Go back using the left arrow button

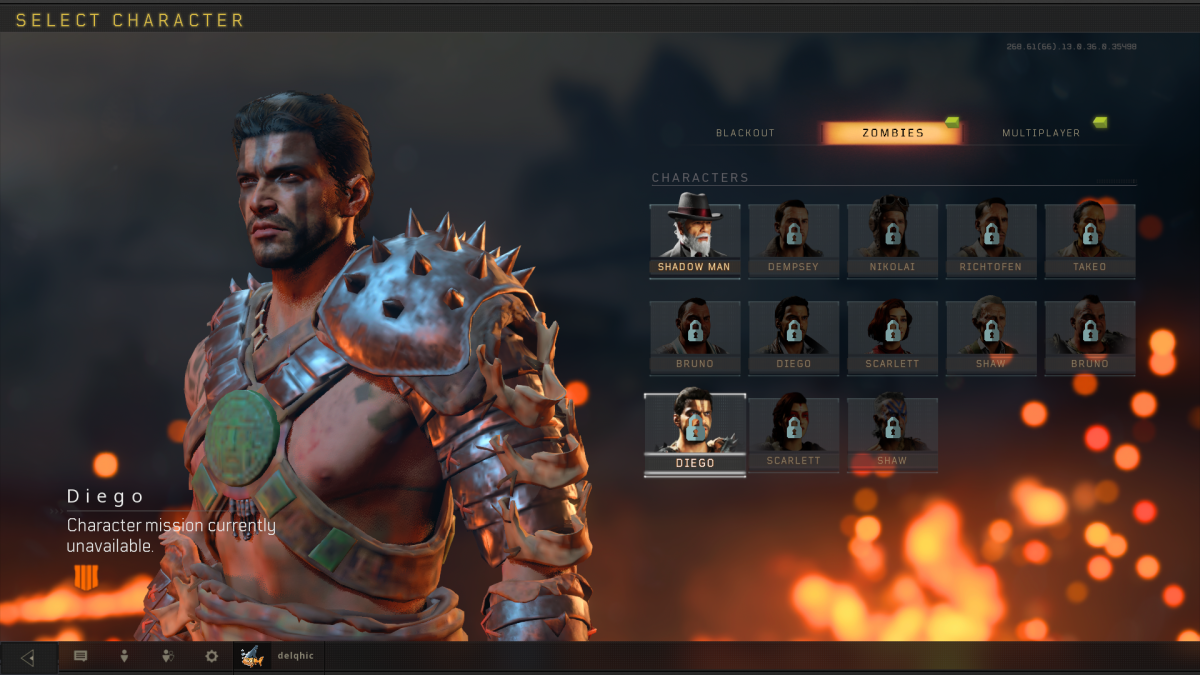pyautogui.click(x=28, y=657)
